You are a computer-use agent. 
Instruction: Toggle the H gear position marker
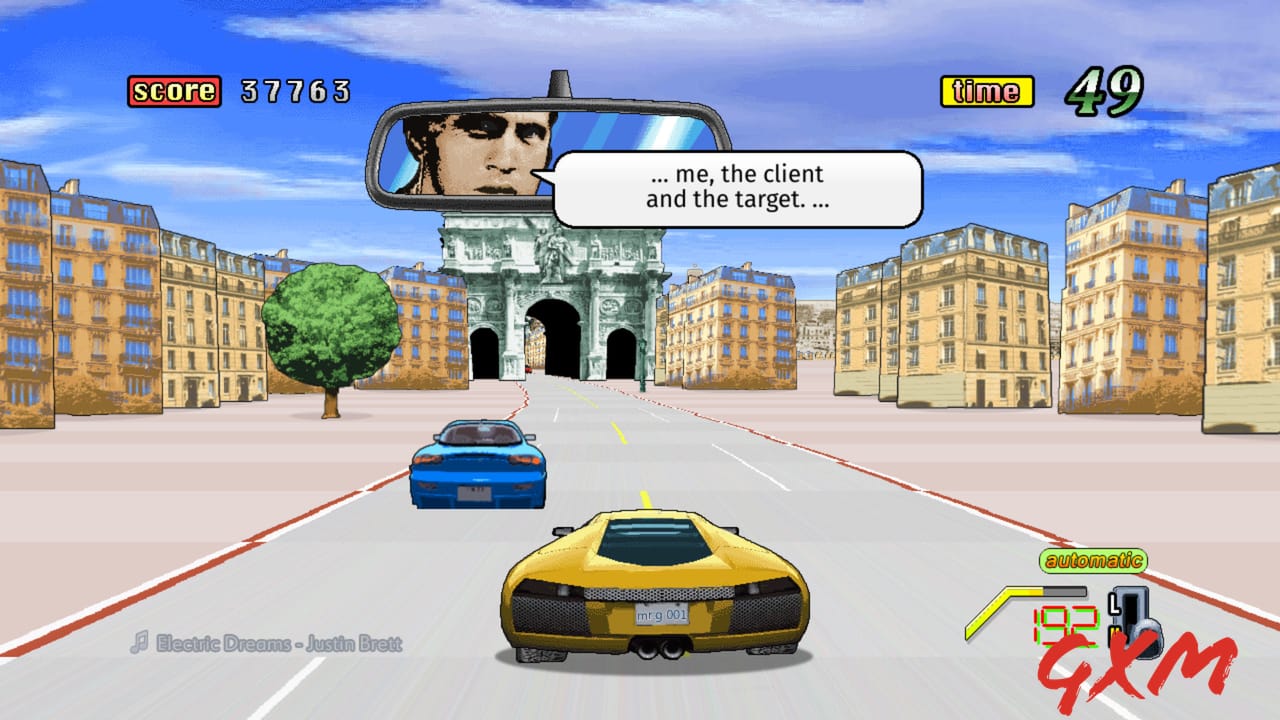pyautogui.click(x=1113, y=631)
